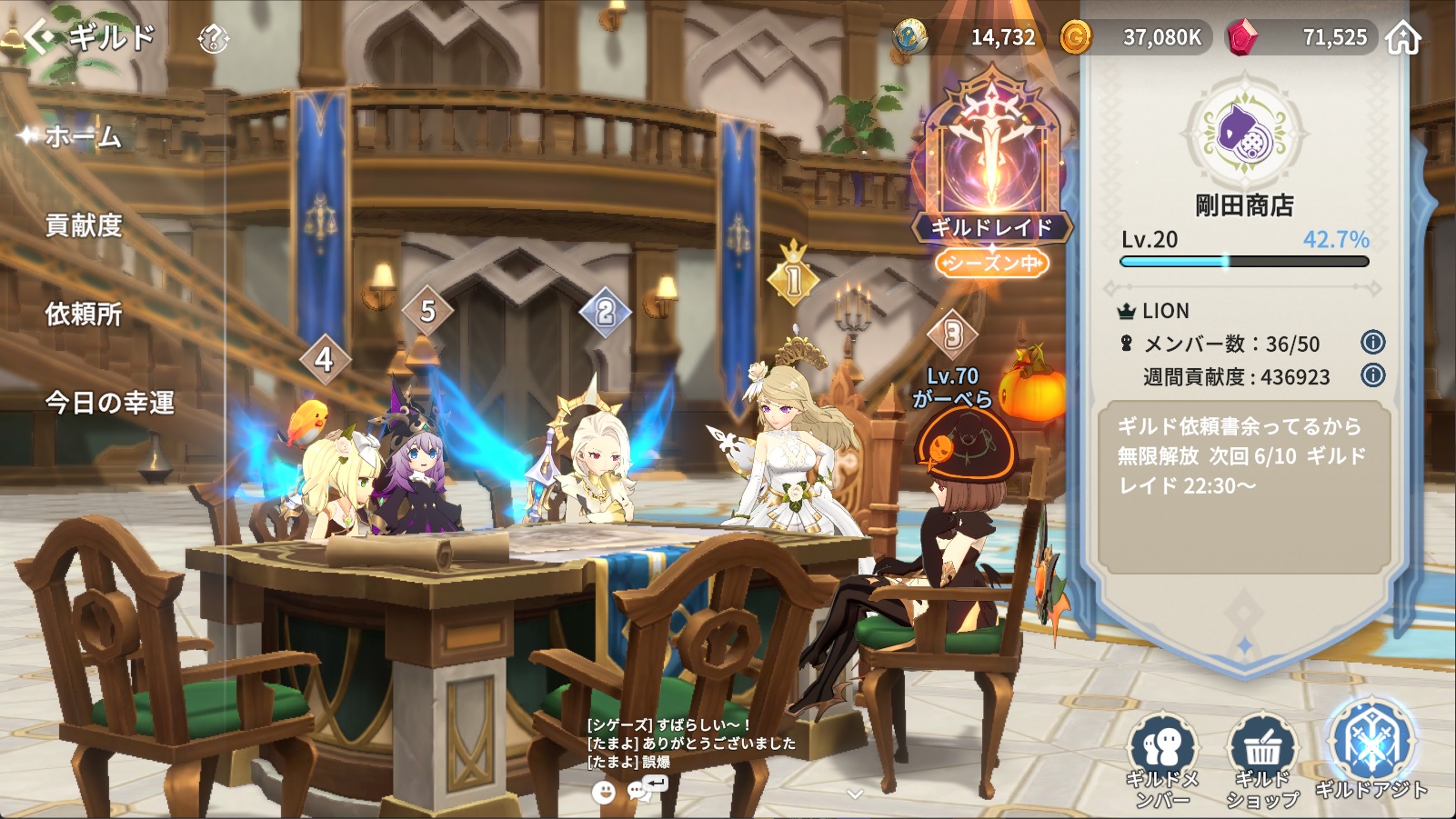The width and height of the screenshot is (1456, 819).
Task: Select the ホーム menu entry
Action: 83,136
